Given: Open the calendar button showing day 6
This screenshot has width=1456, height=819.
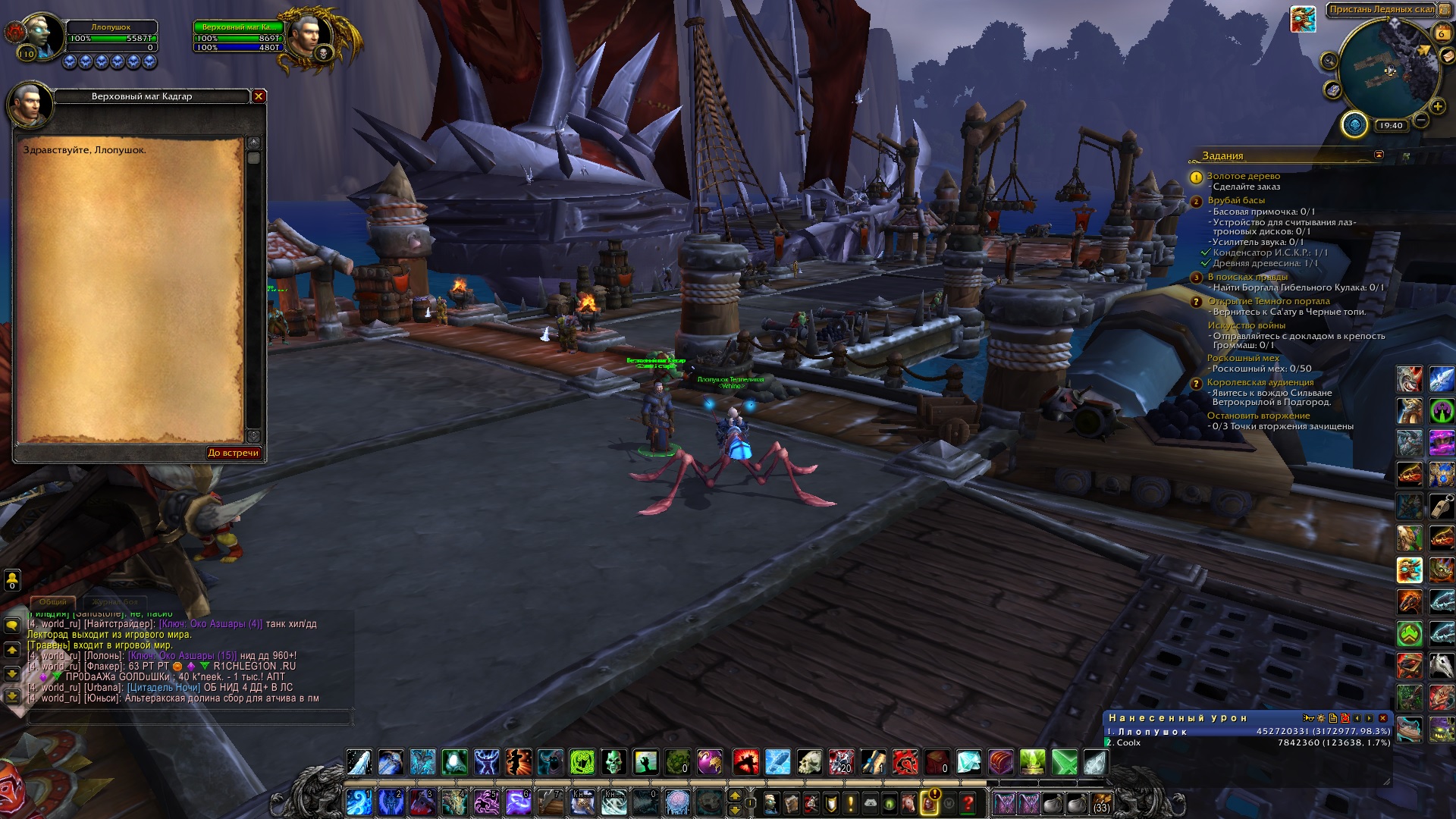Looking at the screenshot, I should click(x=1441, y=33).
